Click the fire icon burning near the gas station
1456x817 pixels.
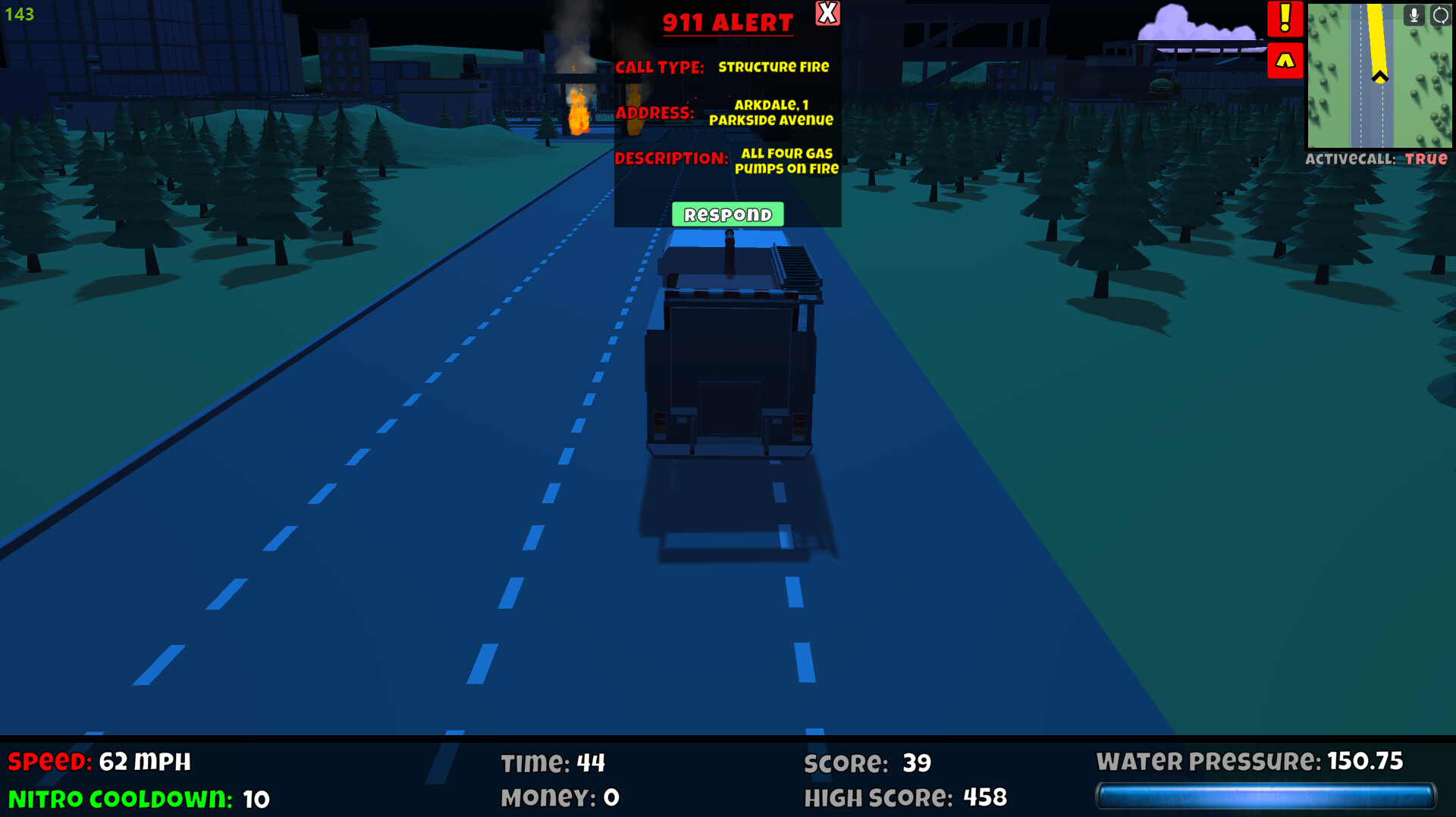(579, 117)
